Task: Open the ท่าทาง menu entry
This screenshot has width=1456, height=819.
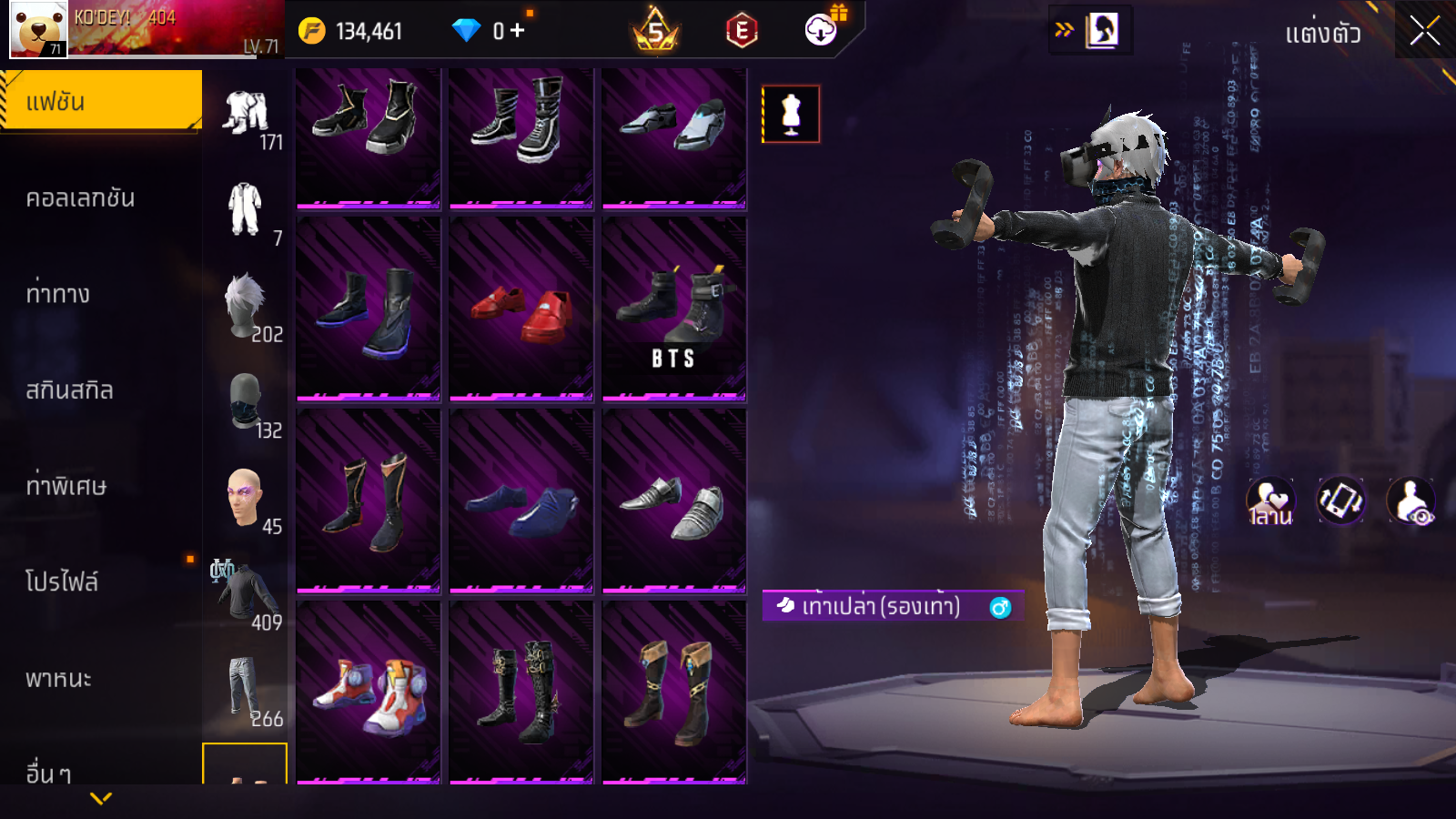Action: (59, 294)
